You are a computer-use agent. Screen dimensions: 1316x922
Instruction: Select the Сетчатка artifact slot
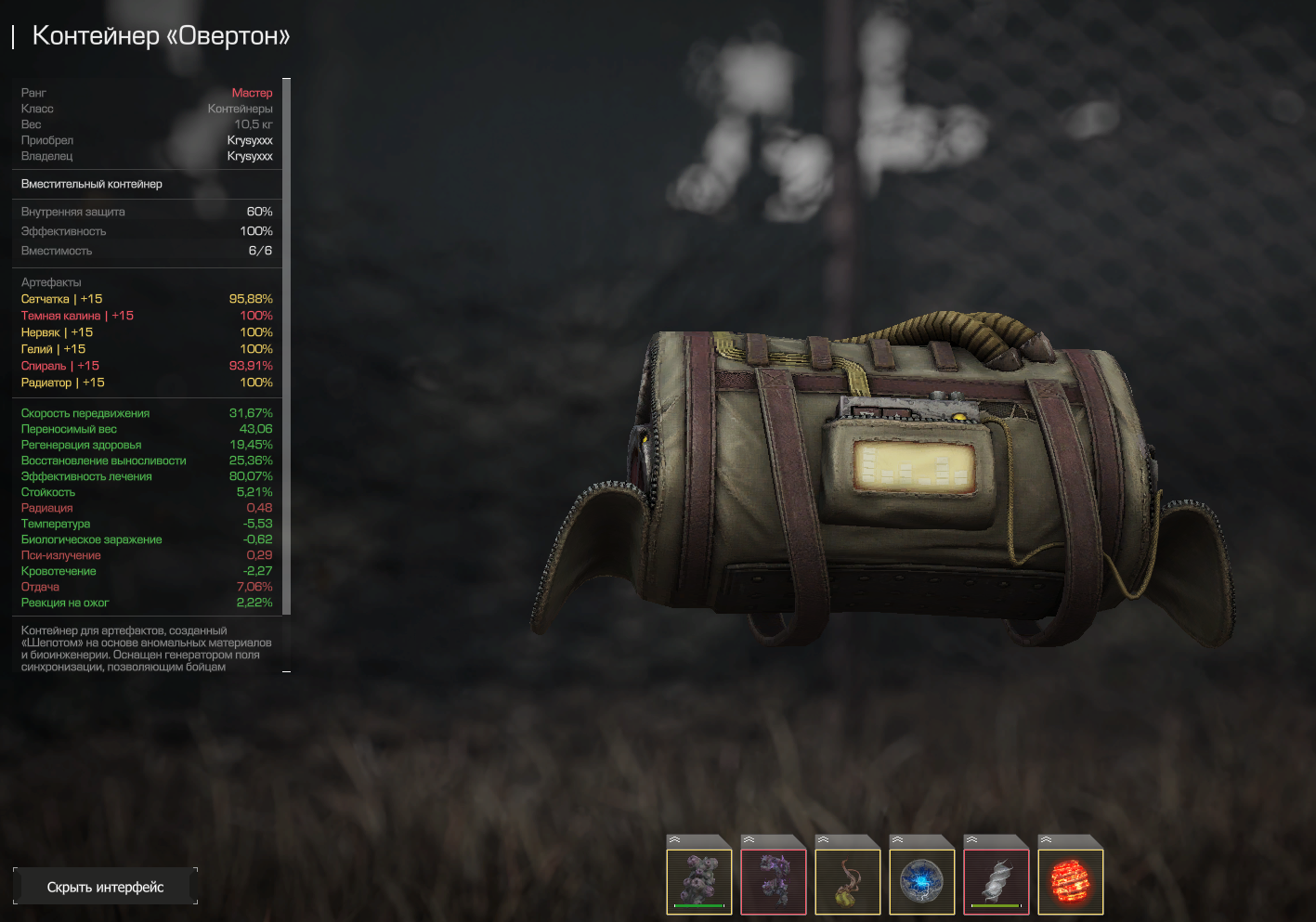pos(699,880)
